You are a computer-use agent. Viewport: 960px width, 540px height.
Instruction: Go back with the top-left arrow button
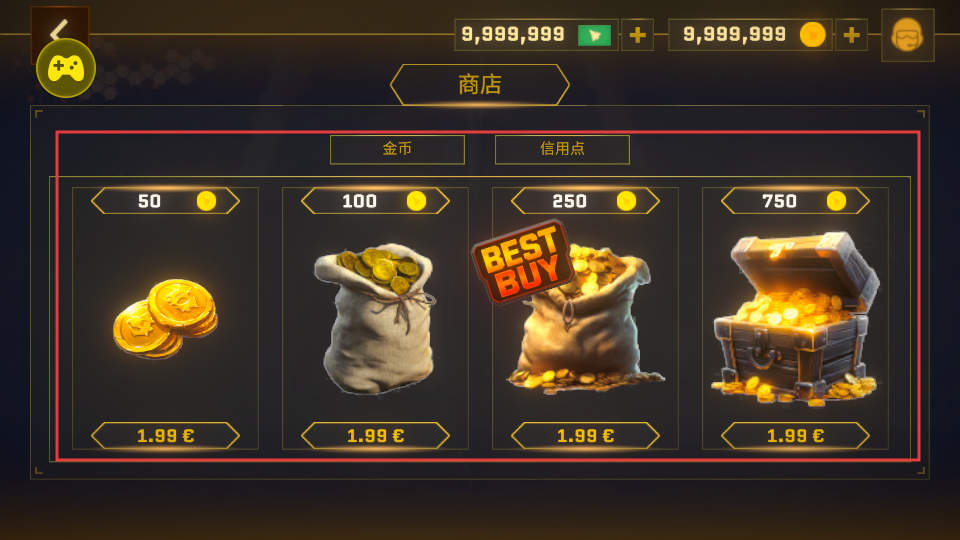coord(60,27)
